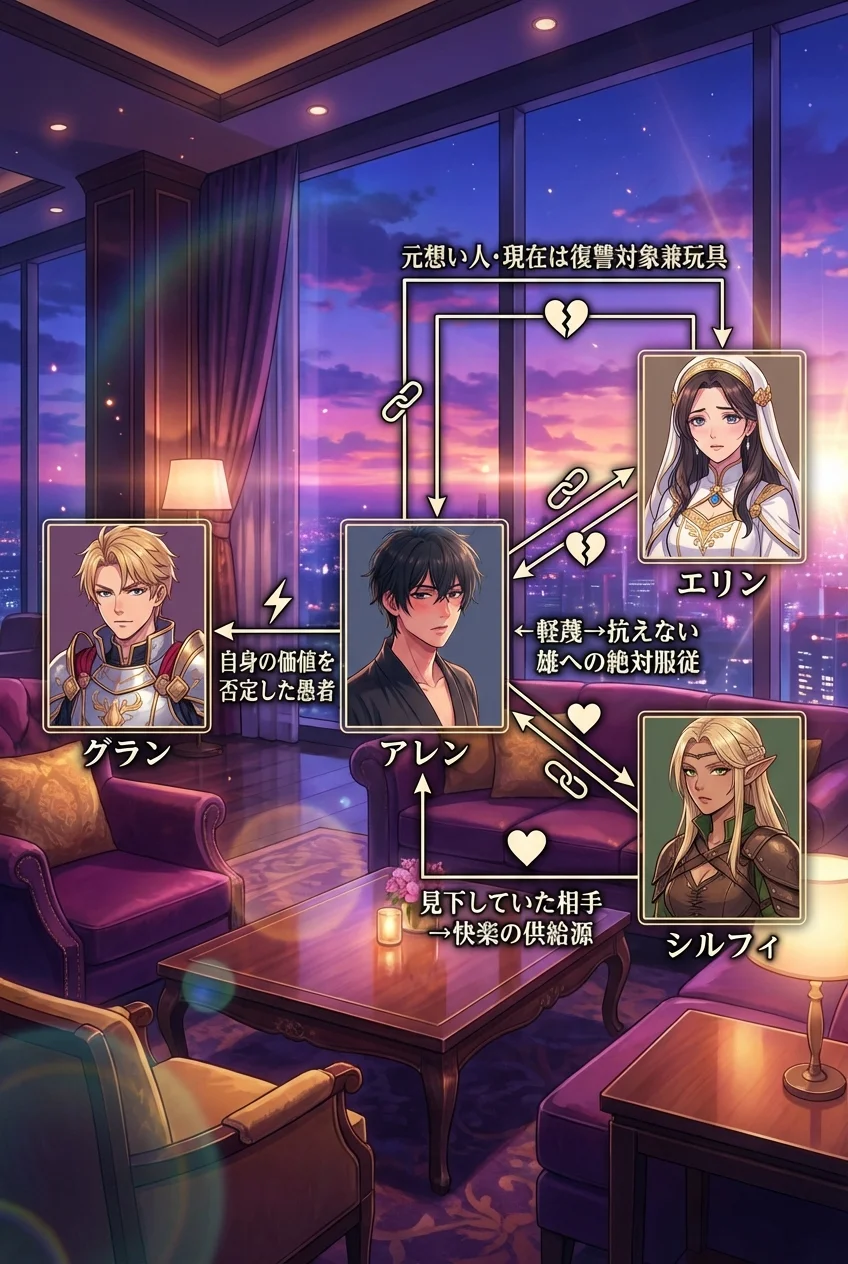This screenshot has width=848, height=1264.
Task: Open the blonde knight Gran's portrait
Action: tap(127, 625)
